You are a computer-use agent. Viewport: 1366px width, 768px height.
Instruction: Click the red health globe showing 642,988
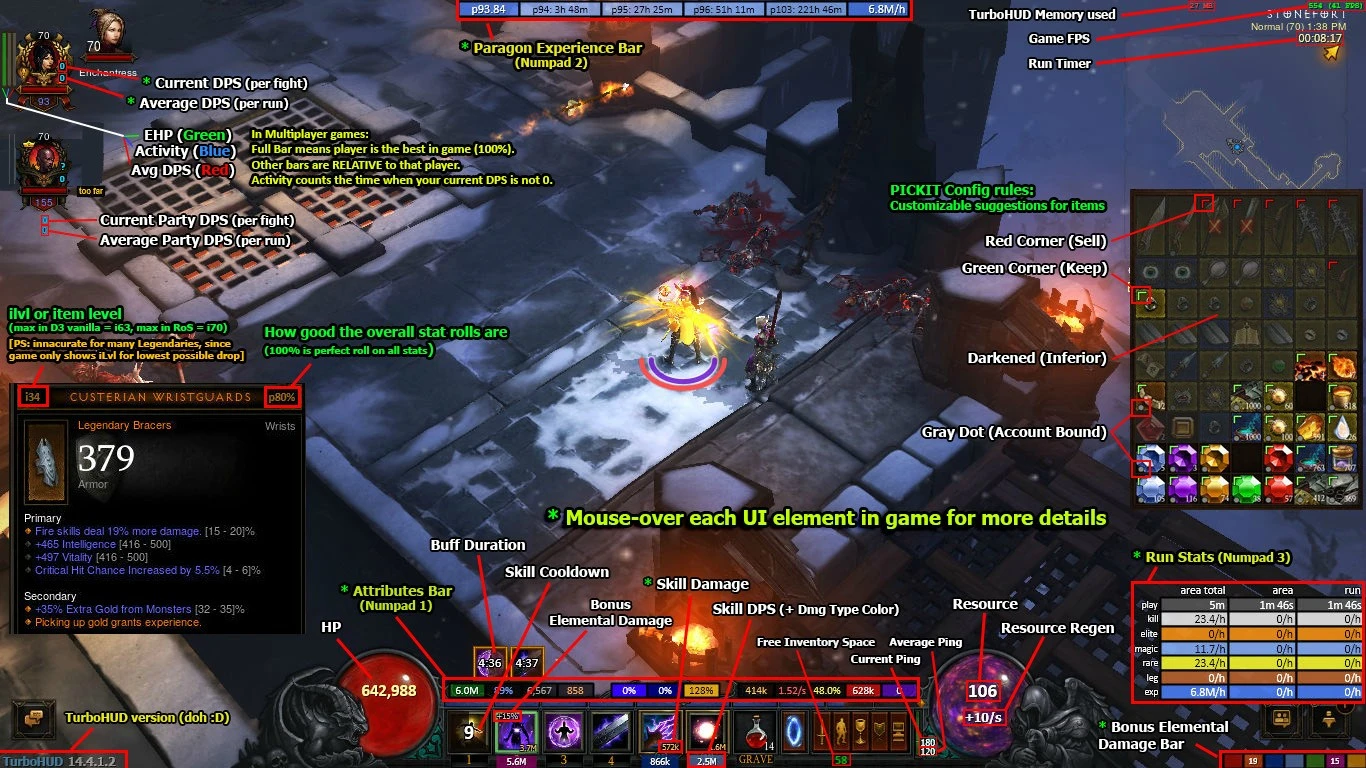[386, 690]
